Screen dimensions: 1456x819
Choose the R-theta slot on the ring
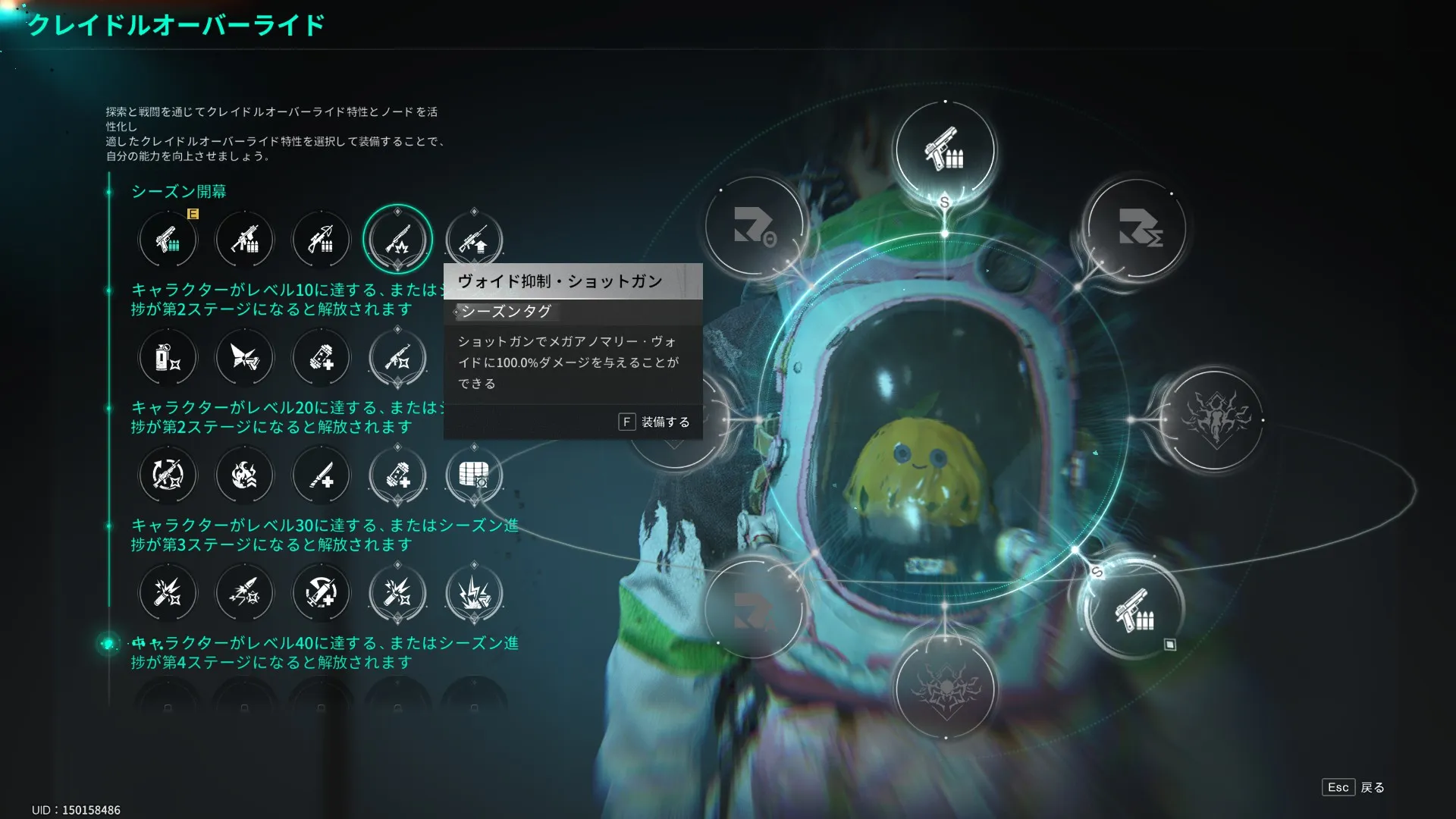coord(754,226)
